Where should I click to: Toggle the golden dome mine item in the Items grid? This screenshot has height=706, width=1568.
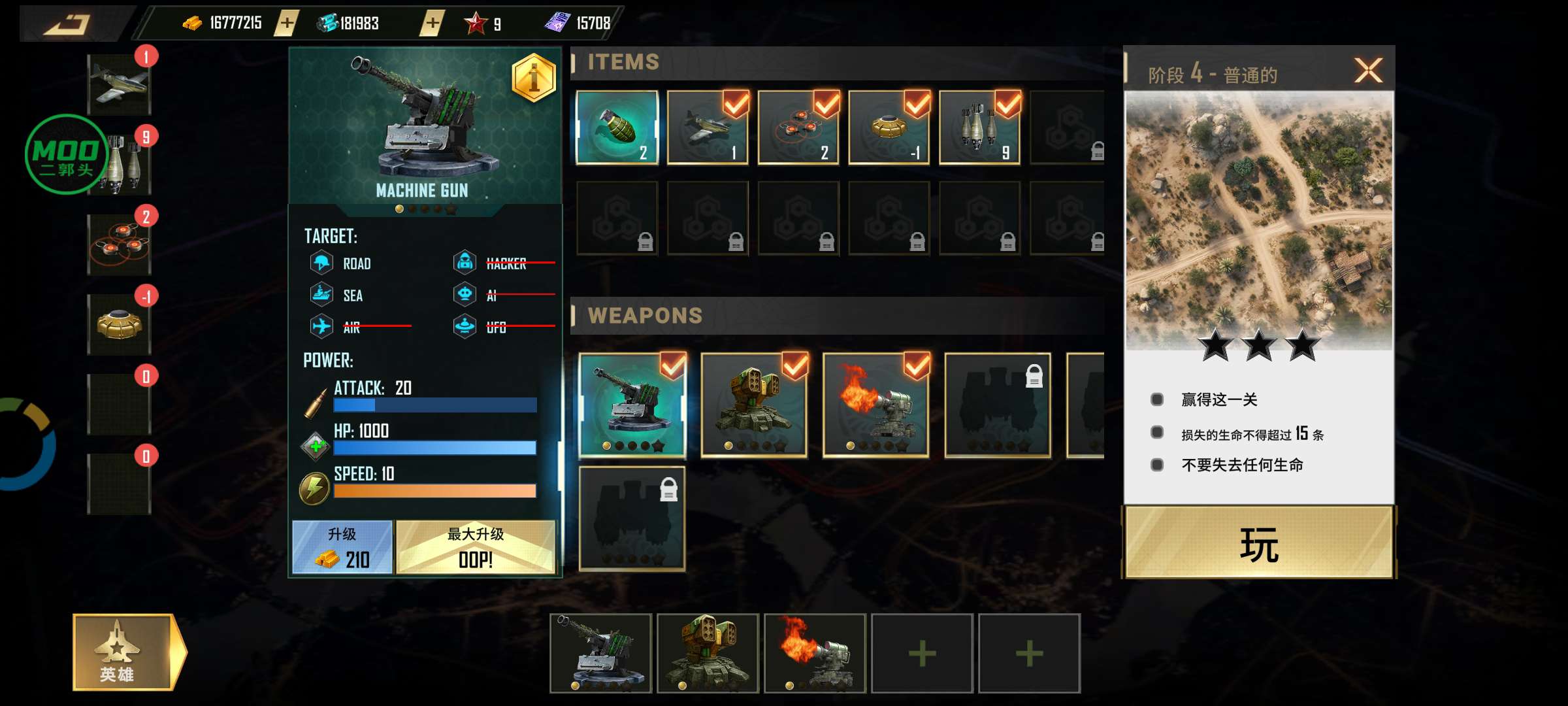[889, 127]
